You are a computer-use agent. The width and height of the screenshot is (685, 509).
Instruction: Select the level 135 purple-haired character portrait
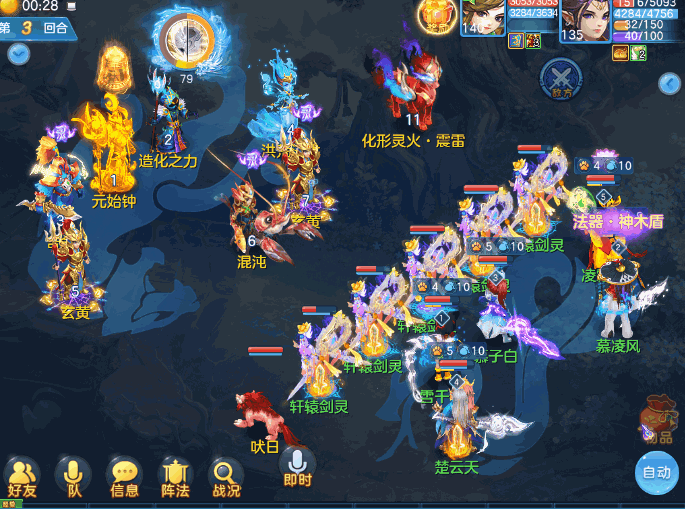pos(585,20)
